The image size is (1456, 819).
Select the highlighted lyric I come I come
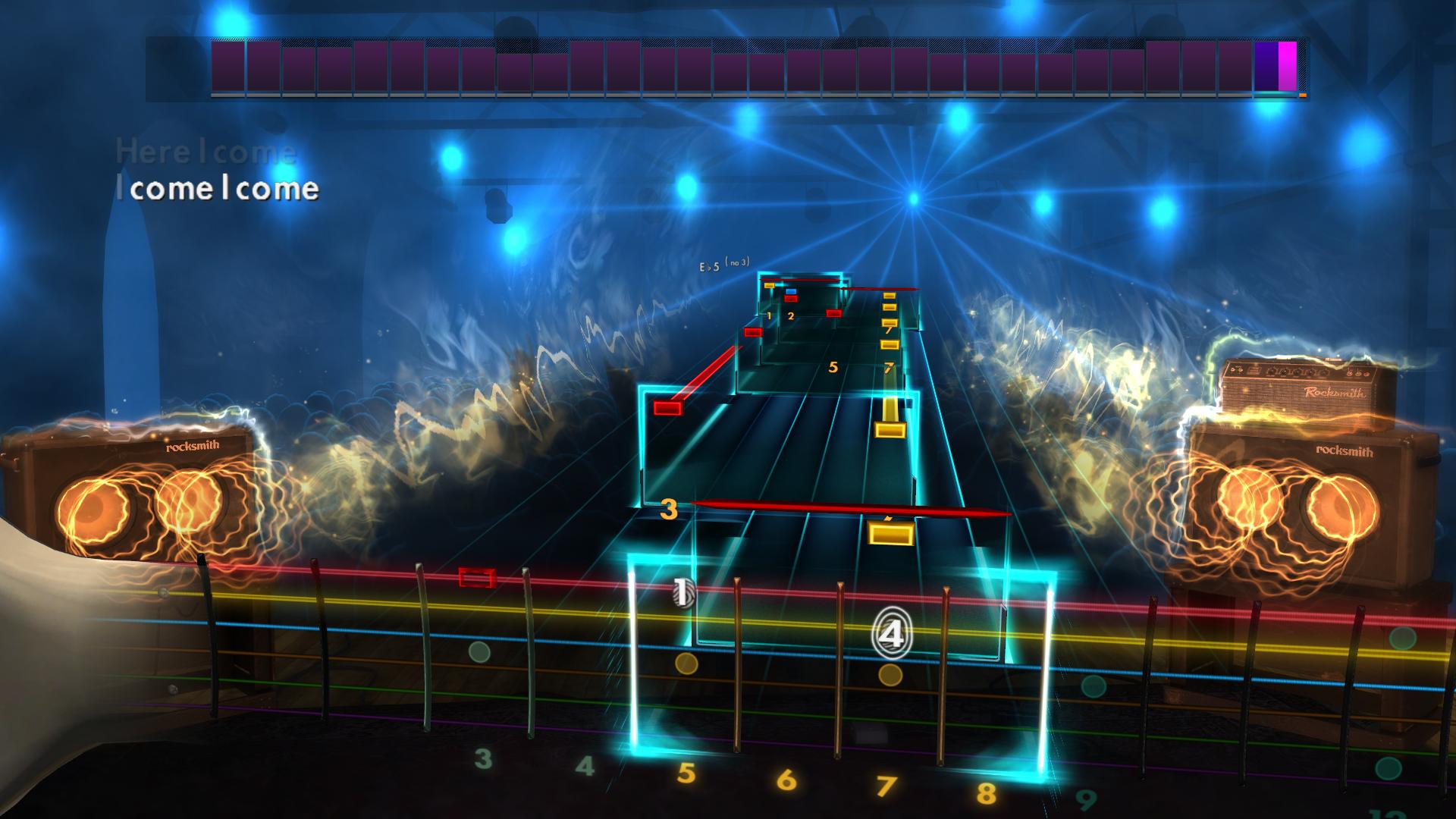point(218,190)
